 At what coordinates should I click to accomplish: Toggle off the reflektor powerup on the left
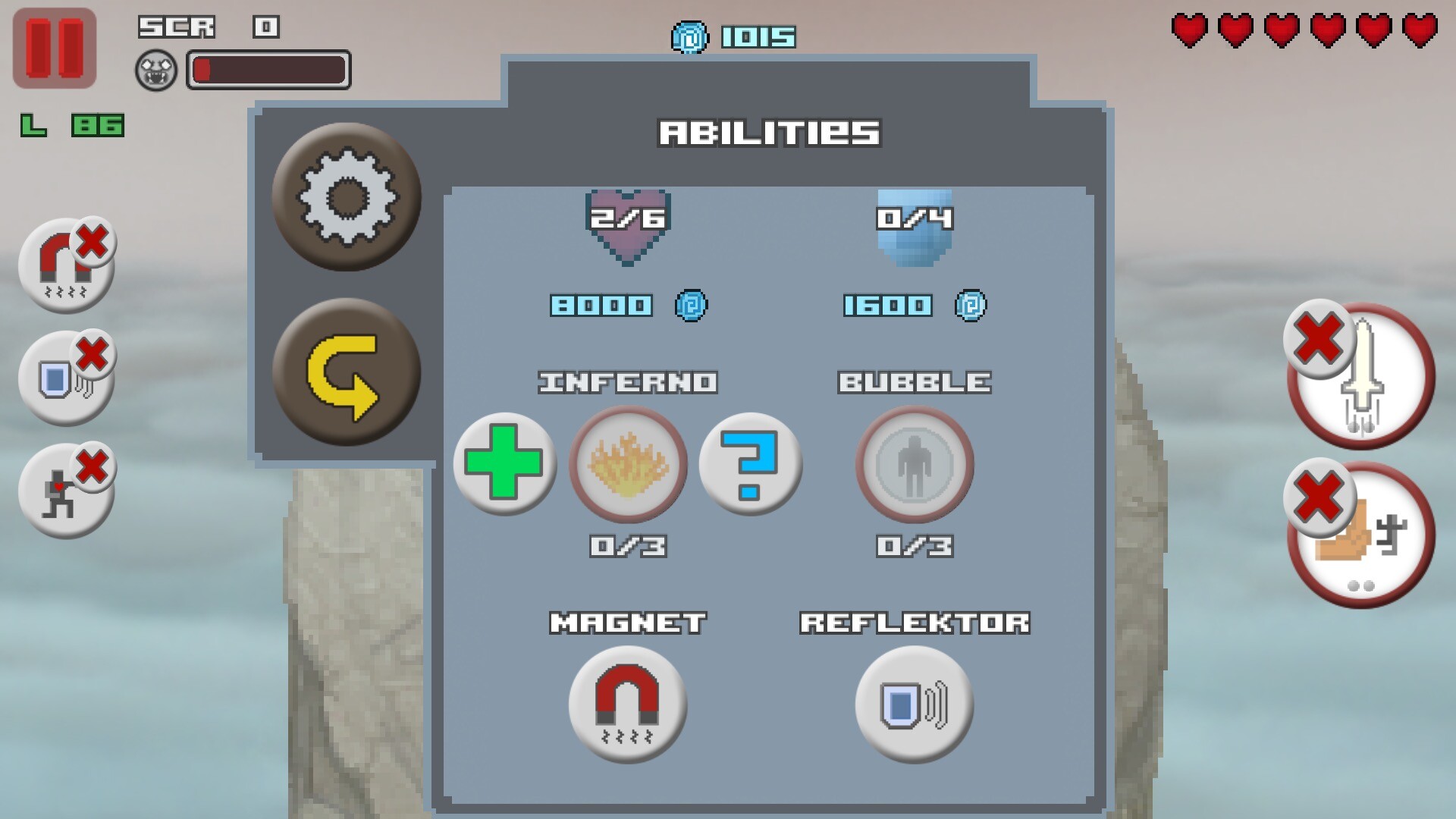pyautogui.click(x=67, y=375)
